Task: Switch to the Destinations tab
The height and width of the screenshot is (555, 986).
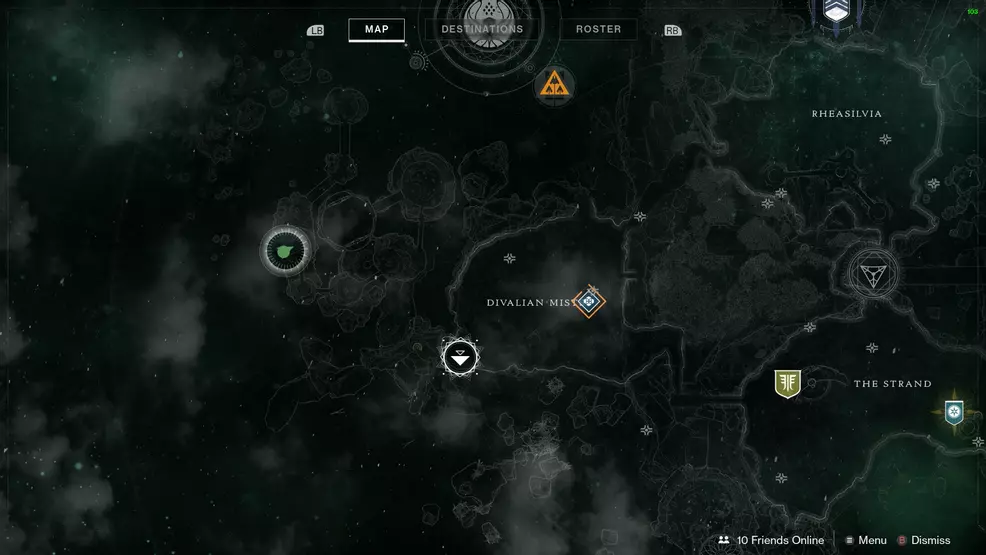Action: [482, 29]
